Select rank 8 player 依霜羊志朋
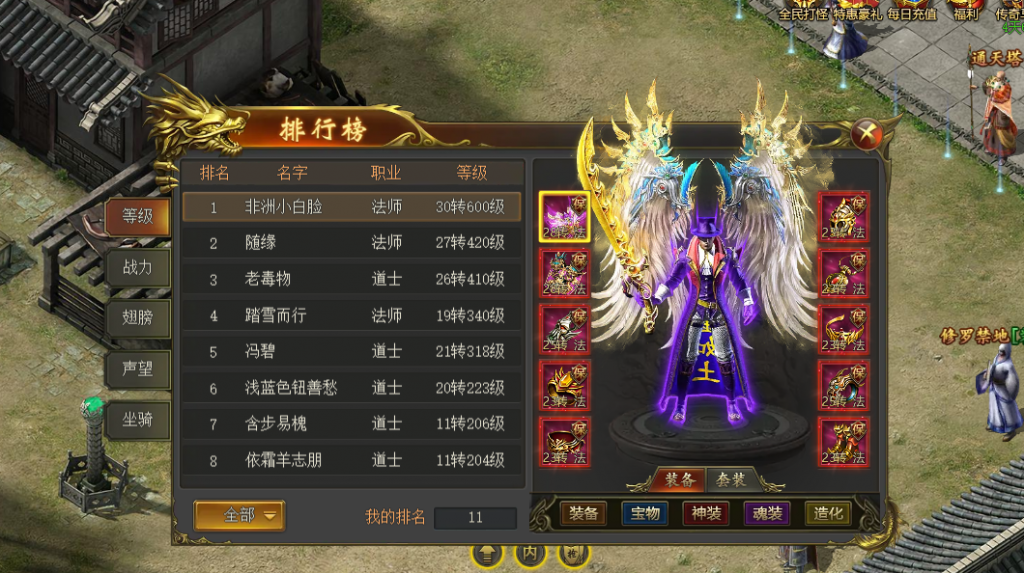This screenshot has height=573, width=1024. click(x=352, y=460)
